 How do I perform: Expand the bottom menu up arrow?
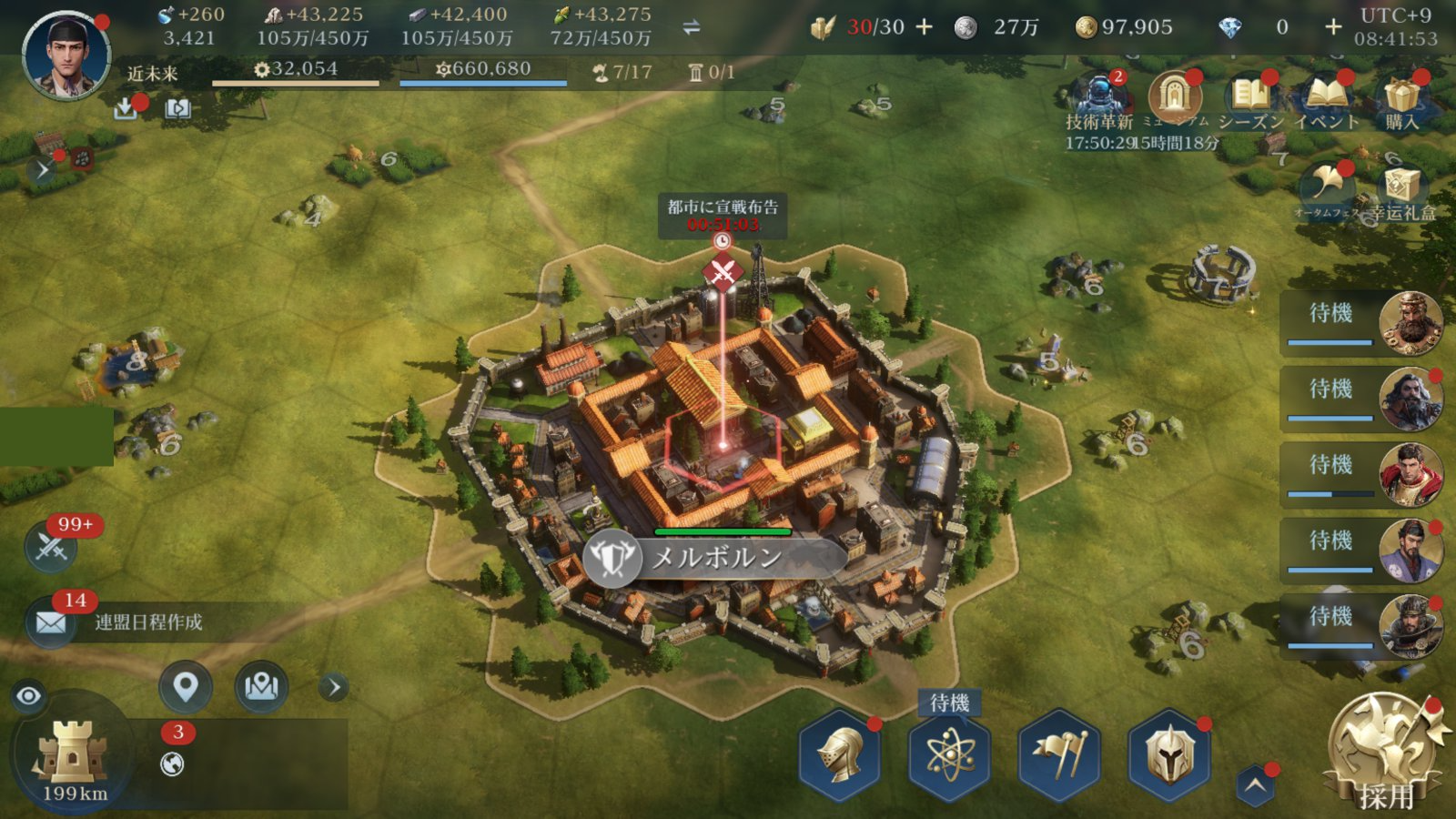click(1255, 785)
